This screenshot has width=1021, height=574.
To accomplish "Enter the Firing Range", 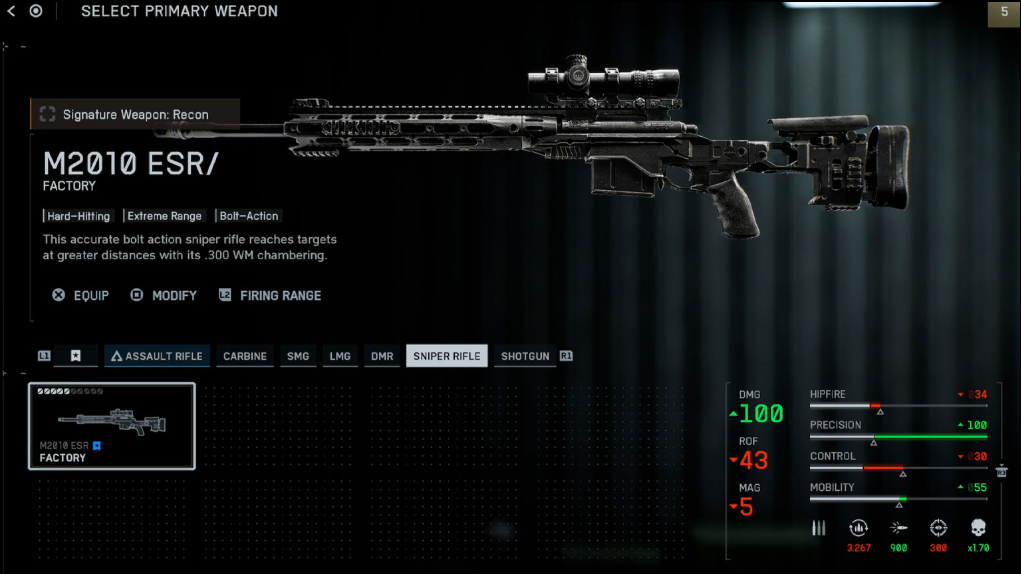I will (270, 296).
